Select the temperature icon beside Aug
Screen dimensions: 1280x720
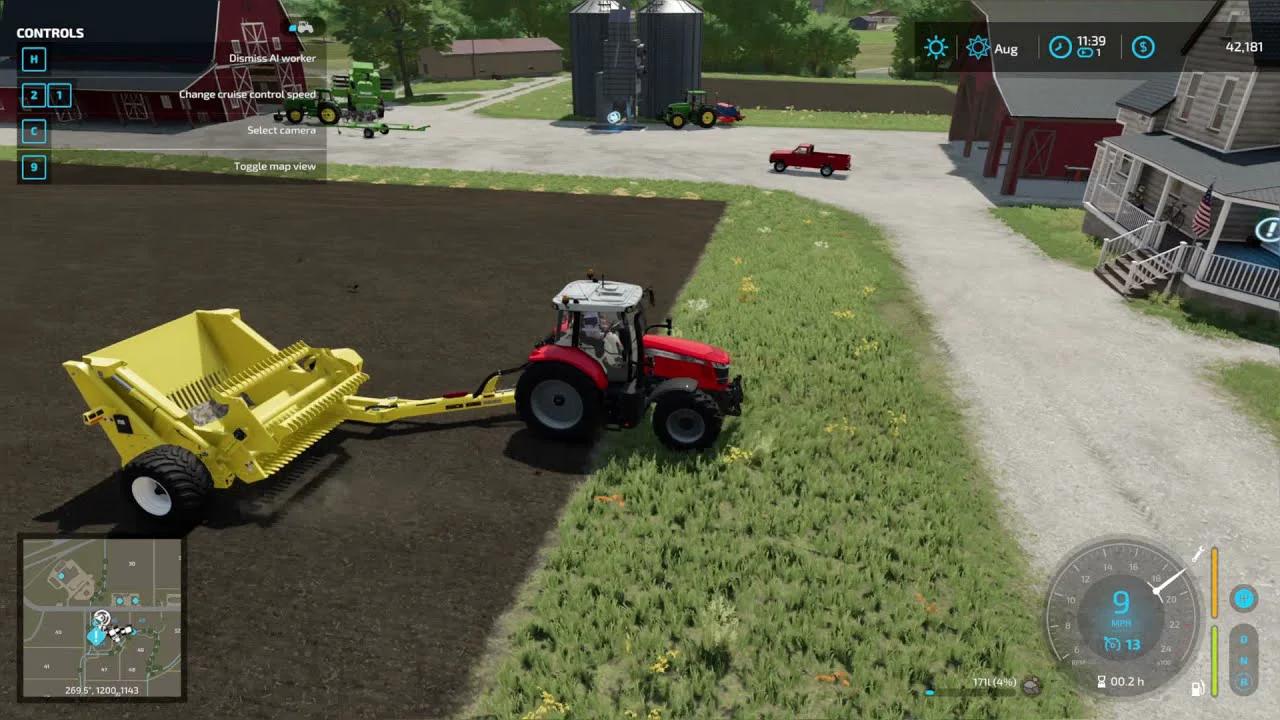[979, 47]
